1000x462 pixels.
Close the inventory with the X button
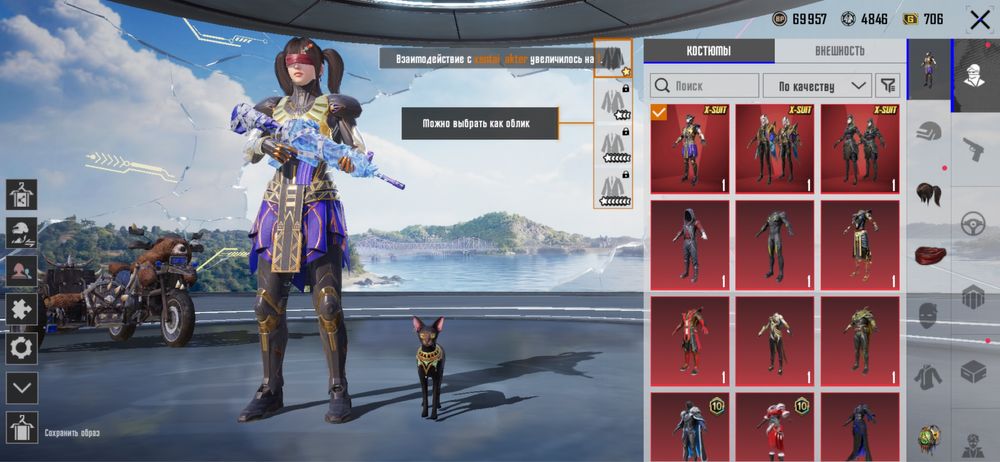tap(979, 19)
